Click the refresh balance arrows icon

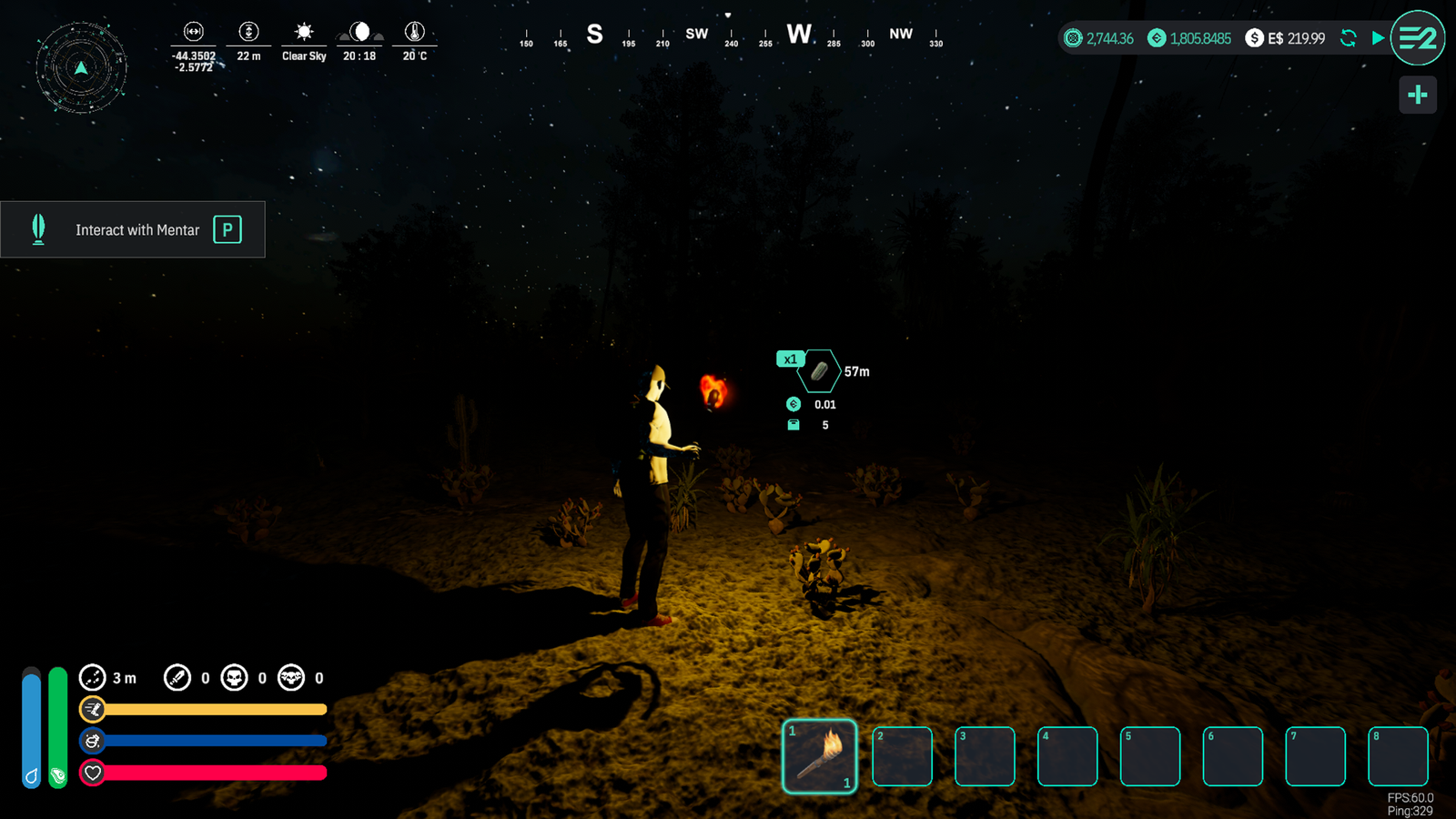(x=1349, y=38)
